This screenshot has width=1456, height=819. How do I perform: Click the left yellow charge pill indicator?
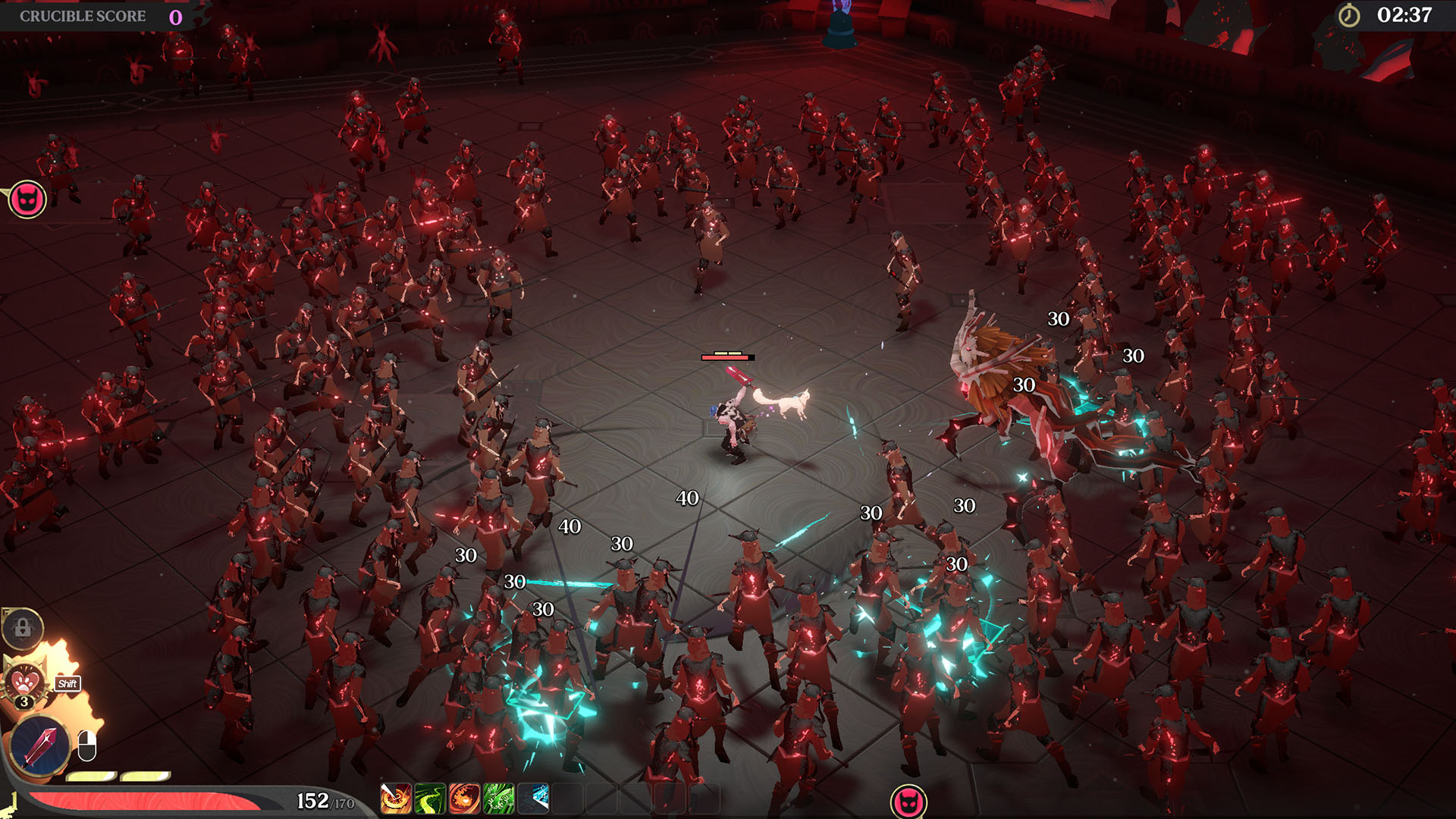pyautogui.click(x=91, y=776)
